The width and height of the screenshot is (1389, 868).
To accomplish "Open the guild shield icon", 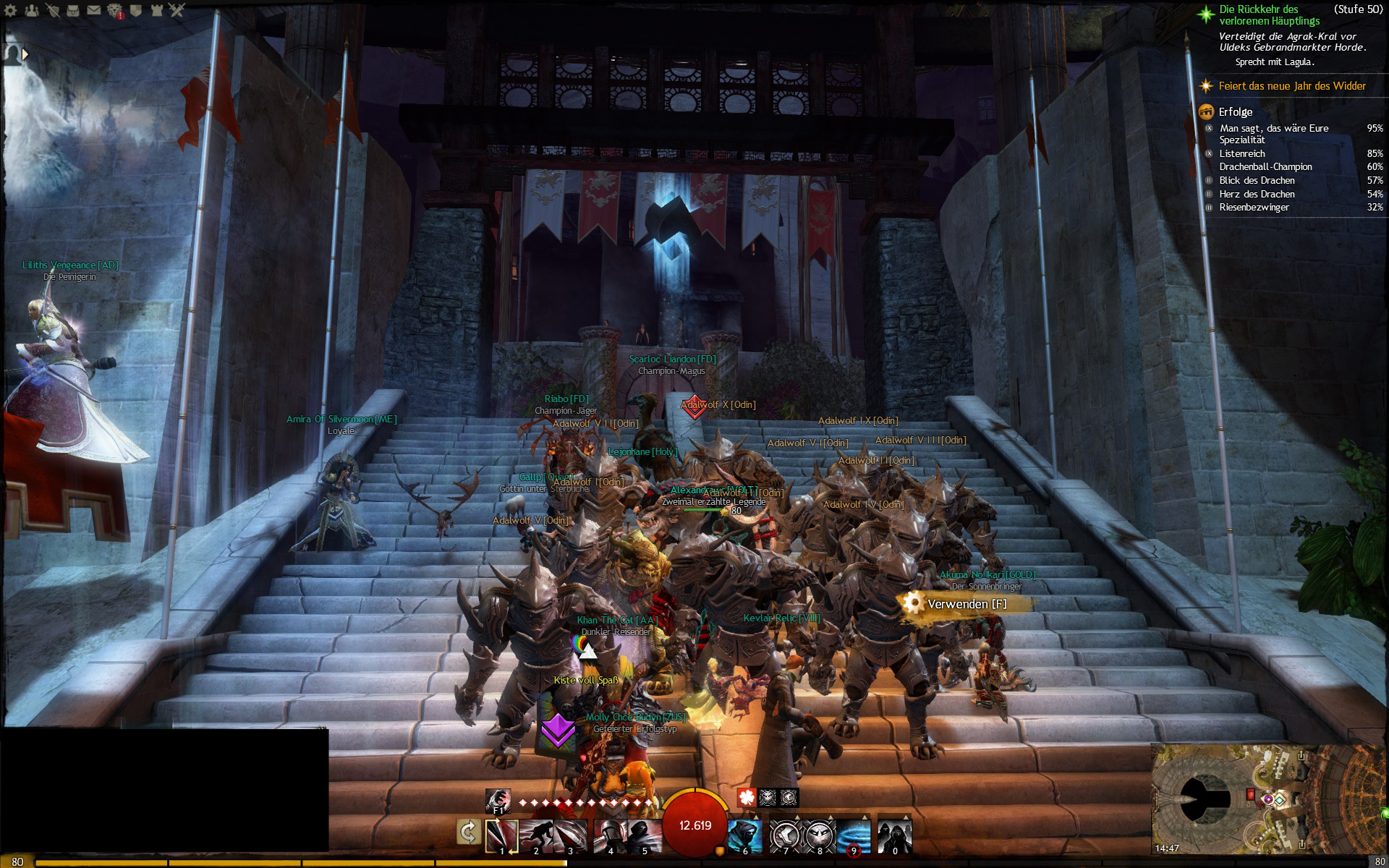I will pyautogui.click(x=136, y=10).
